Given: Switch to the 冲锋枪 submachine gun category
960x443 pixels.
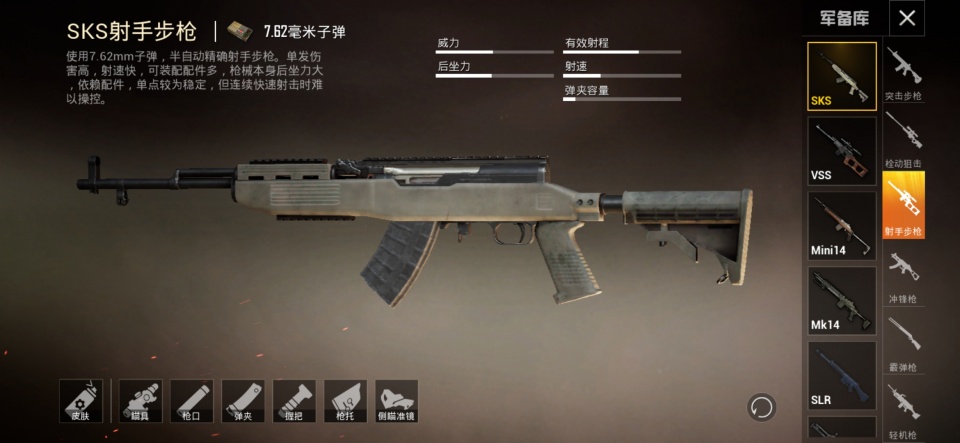Looking at the screenshot, I should [x=903, y=275].
